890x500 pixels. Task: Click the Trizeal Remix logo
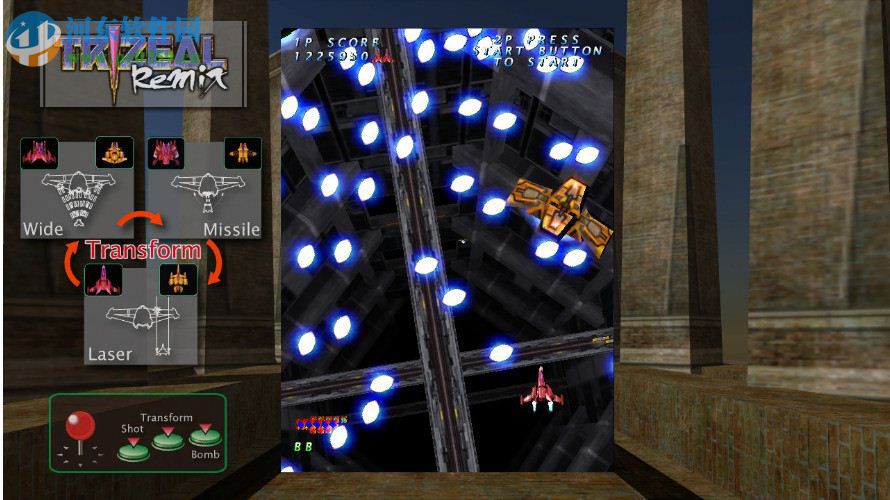[x=143, y=63]
